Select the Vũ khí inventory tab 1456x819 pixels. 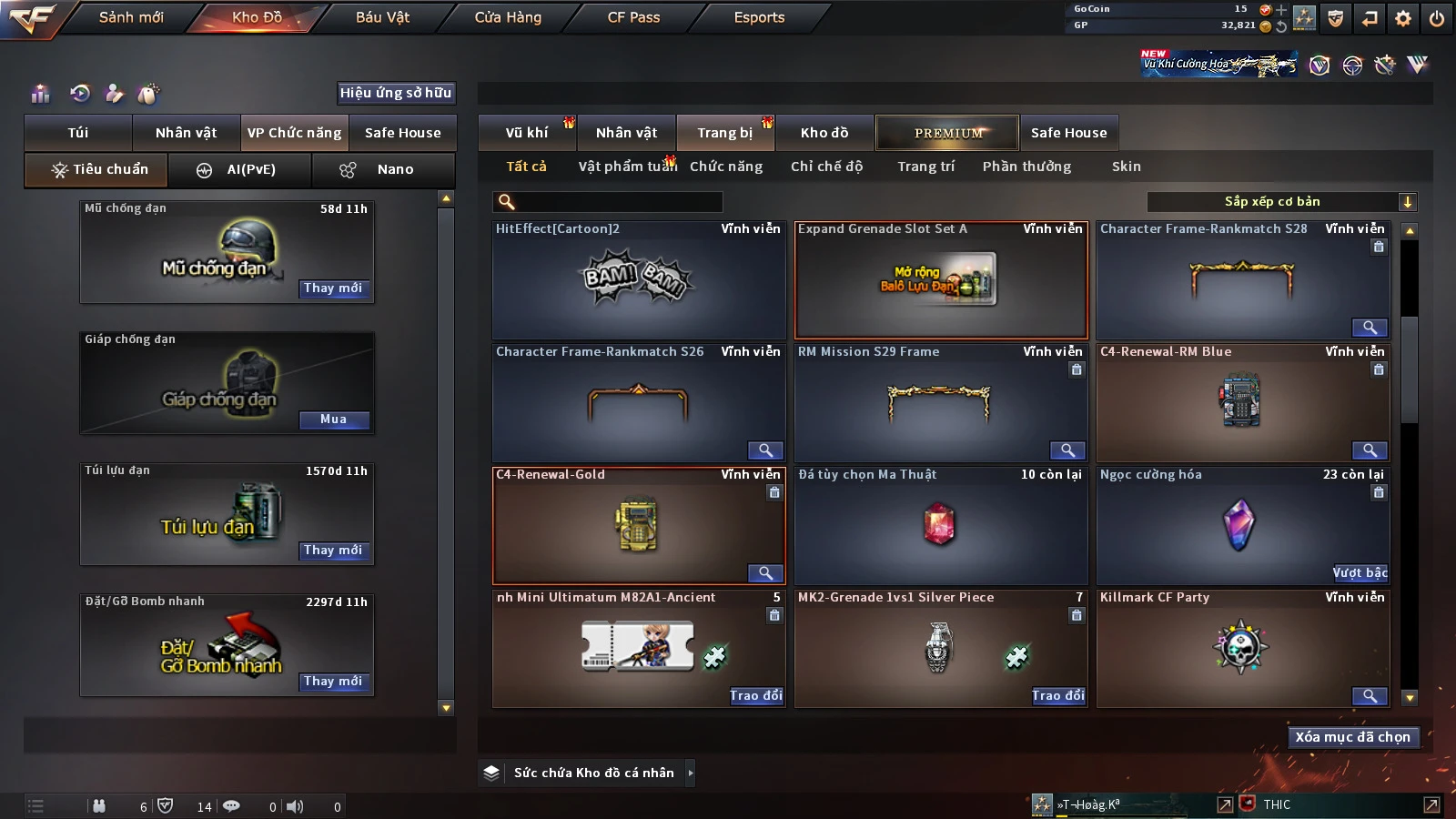[527, 133]
